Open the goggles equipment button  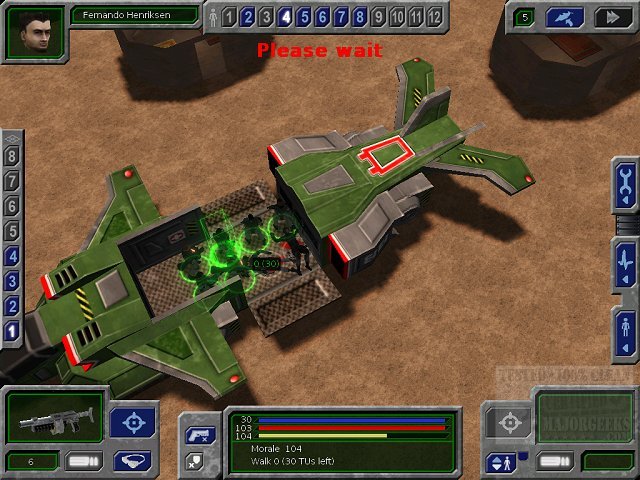tap(131, 460)
